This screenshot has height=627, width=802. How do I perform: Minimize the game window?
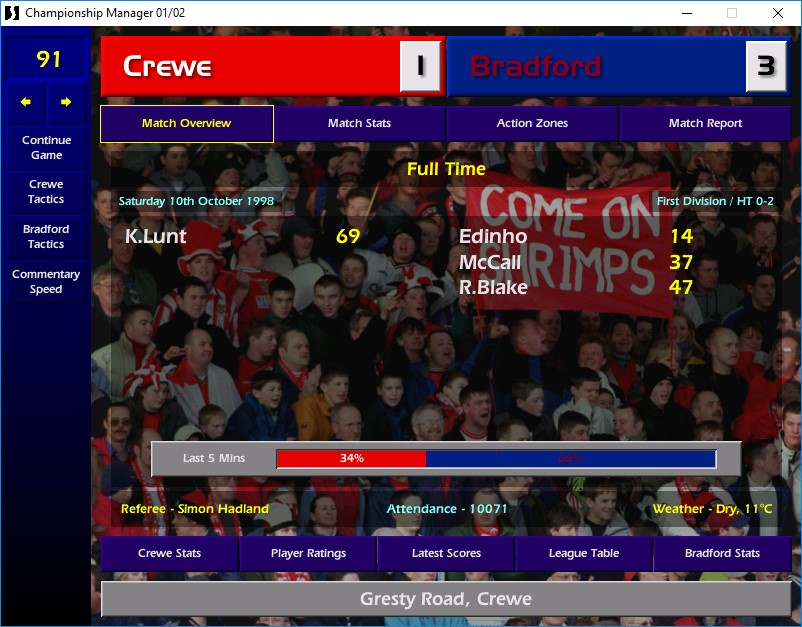click(686, 13)
